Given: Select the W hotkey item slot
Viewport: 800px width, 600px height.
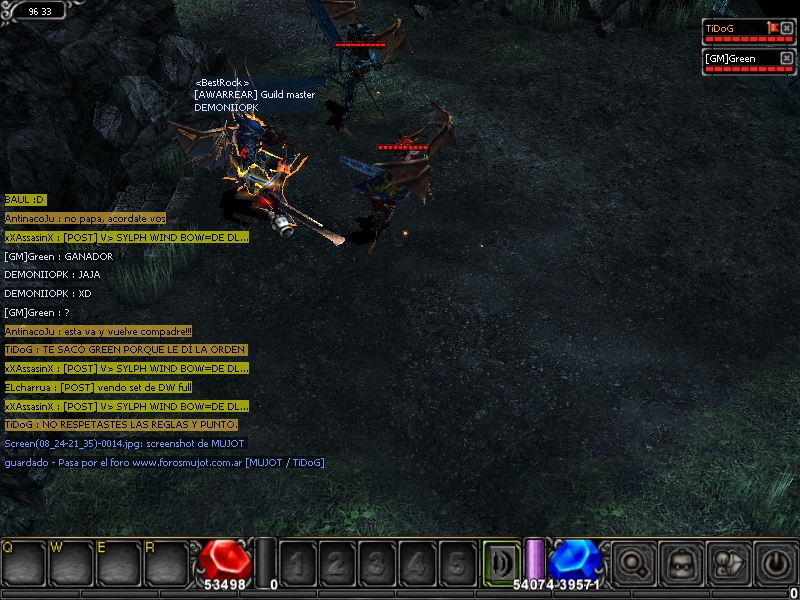Looking at the screenshot, I should [x=73, y=565].
